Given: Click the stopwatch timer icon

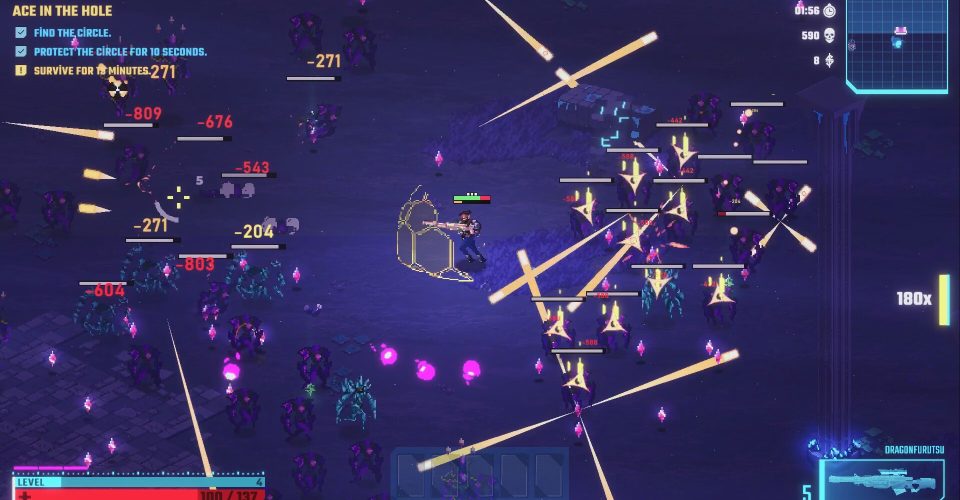Looking at the screenshot, I should (828, 10).
